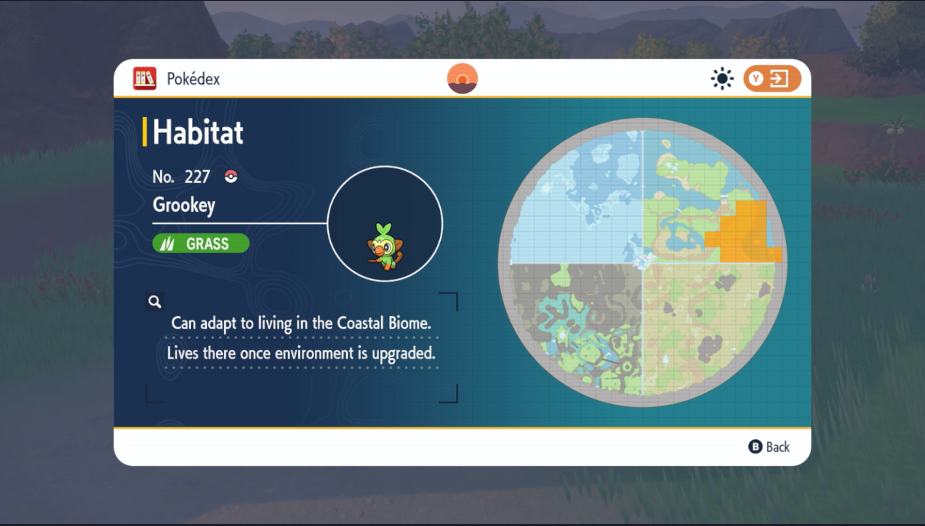Click the red Pokédex book icon
Screen dimensions: 925x526
144,78
